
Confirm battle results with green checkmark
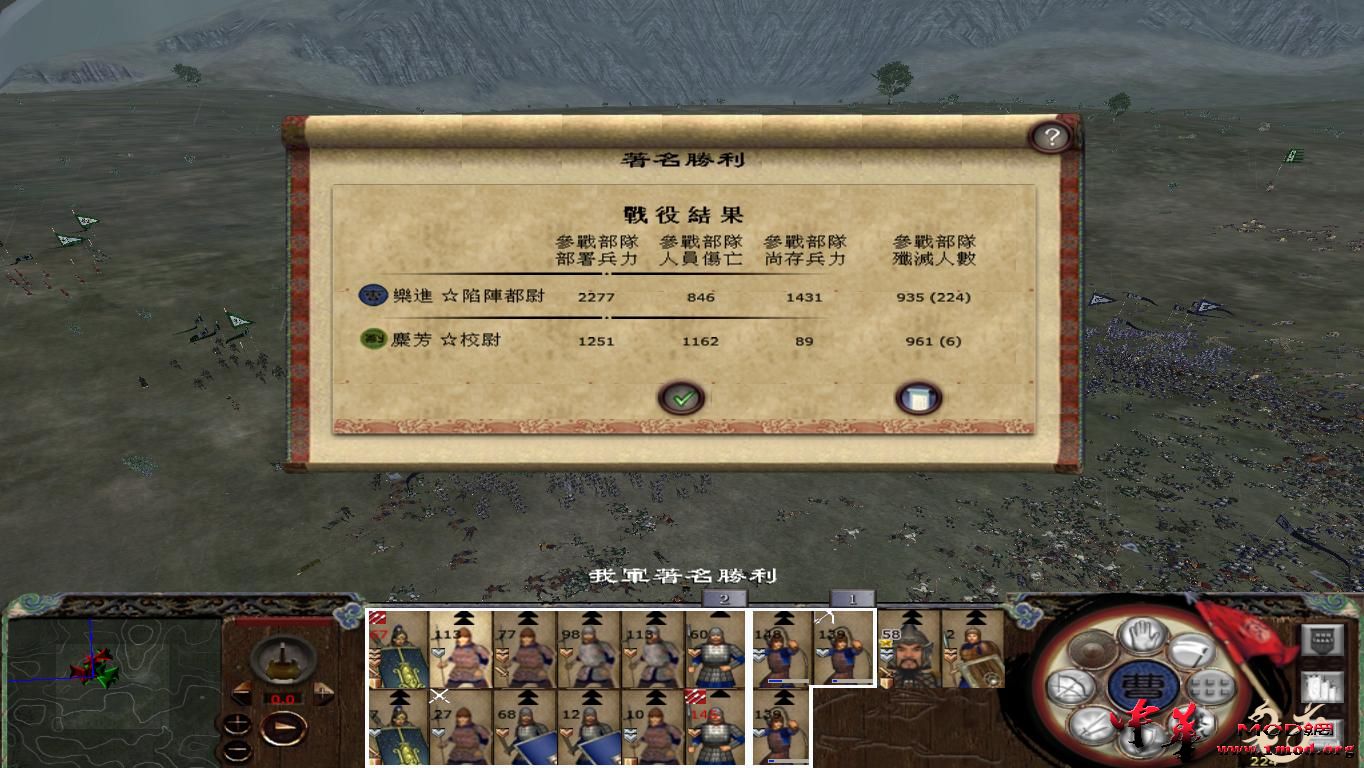click(x=683, y=397)
